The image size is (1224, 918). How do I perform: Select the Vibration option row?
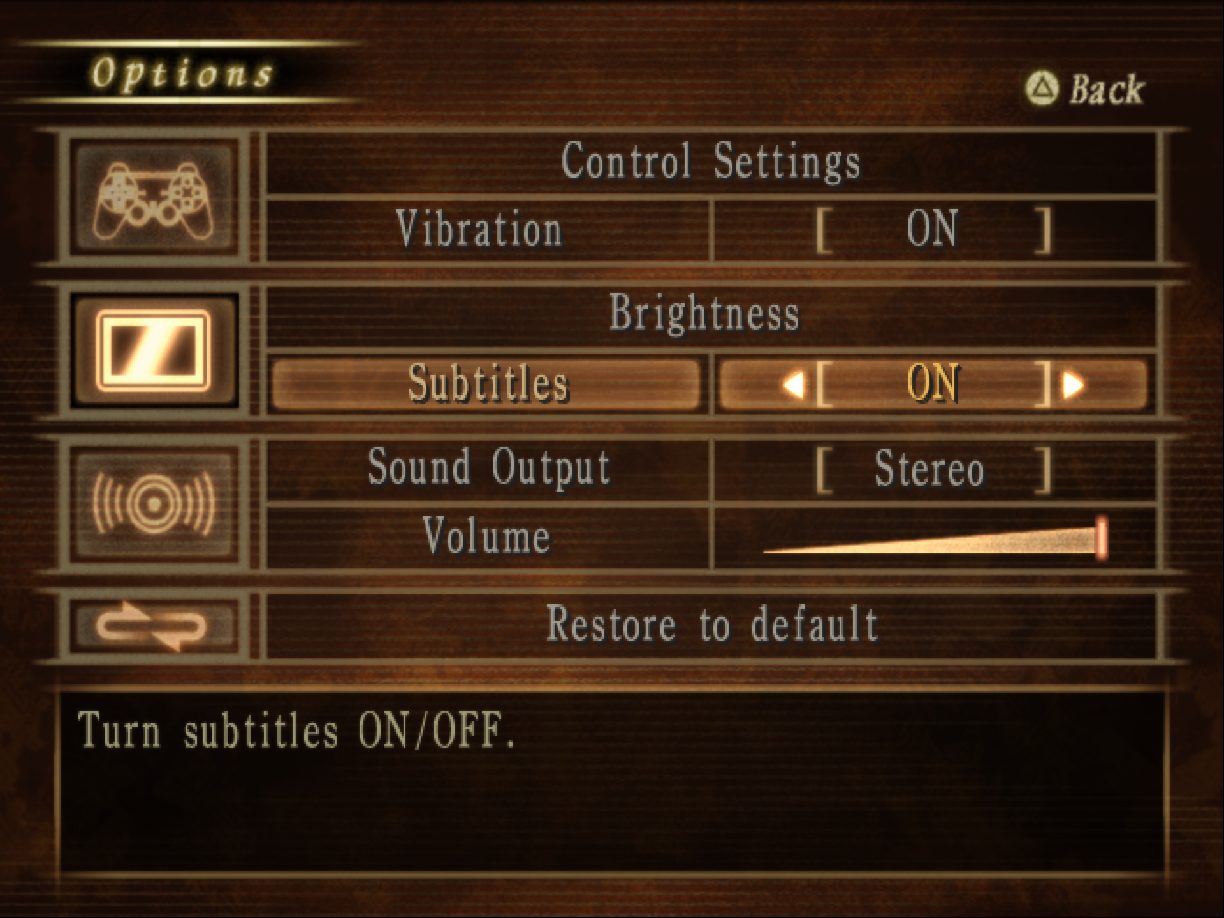(480, 231)
